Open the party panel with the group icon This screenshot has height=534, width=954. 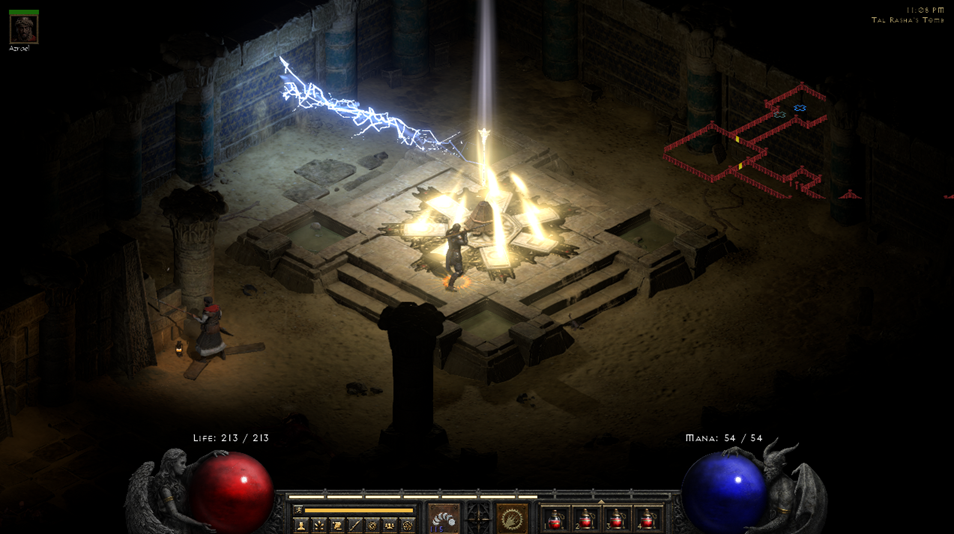pyautogui.click(x=390, y=525)
